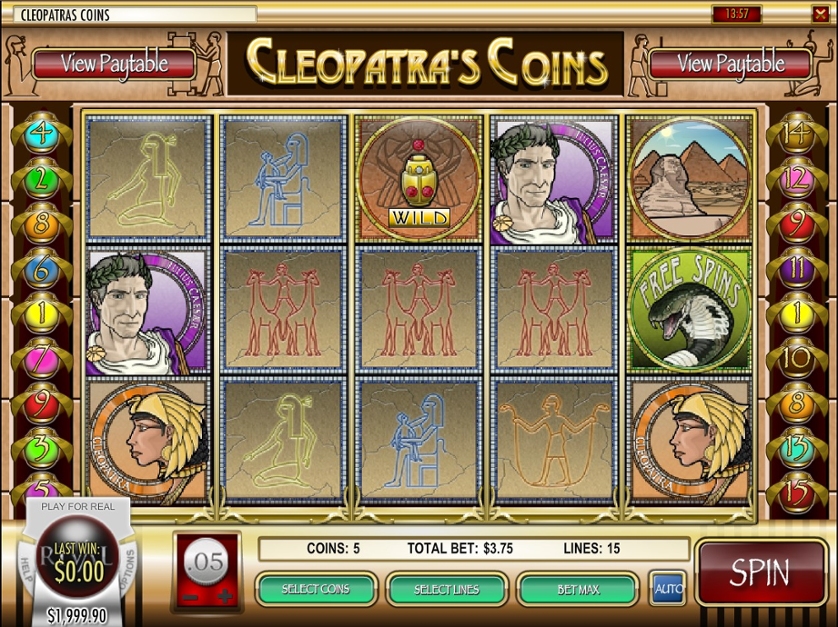Close the game window with the X
The width and height of the screenshot is (838, 627).
[x=822, y=14]
